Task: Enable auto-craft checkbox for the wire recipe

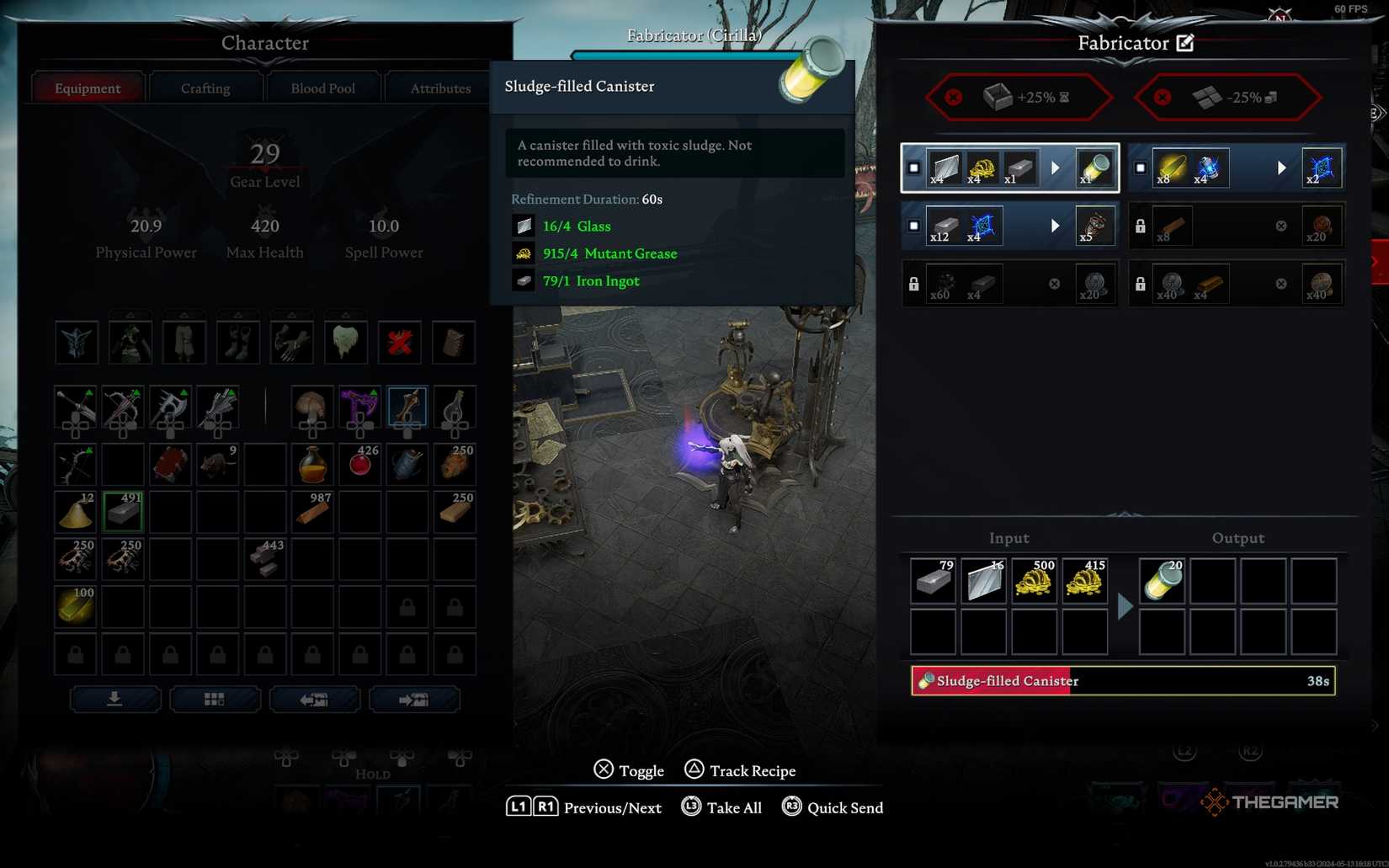Action: coord(913,225)
